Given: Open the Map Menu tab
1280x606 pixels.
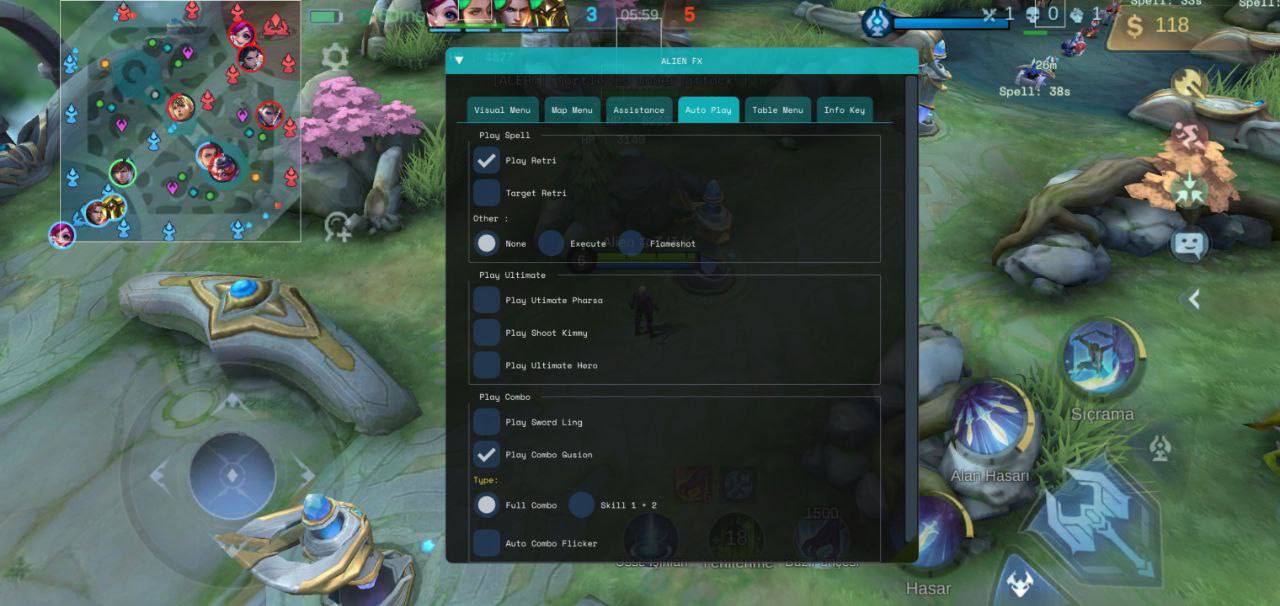Looking at the screenshot, I should [x=571, y=110].
